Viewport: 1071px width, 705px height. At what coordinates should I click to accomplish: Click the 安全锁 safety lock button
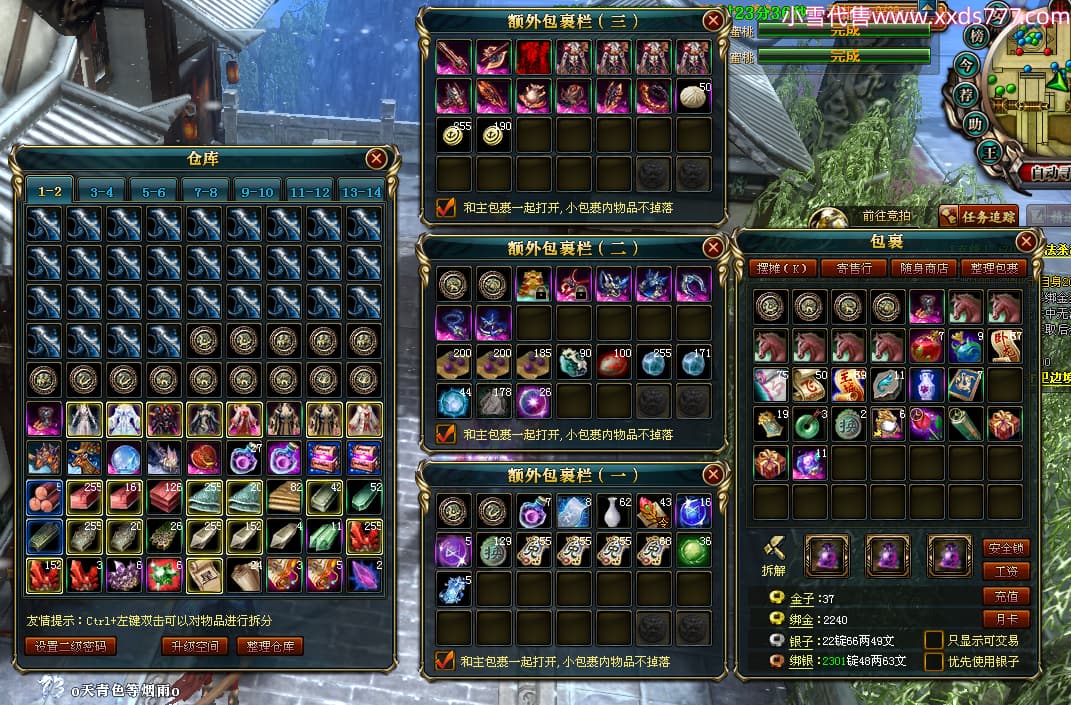[x=1005, y=548]
